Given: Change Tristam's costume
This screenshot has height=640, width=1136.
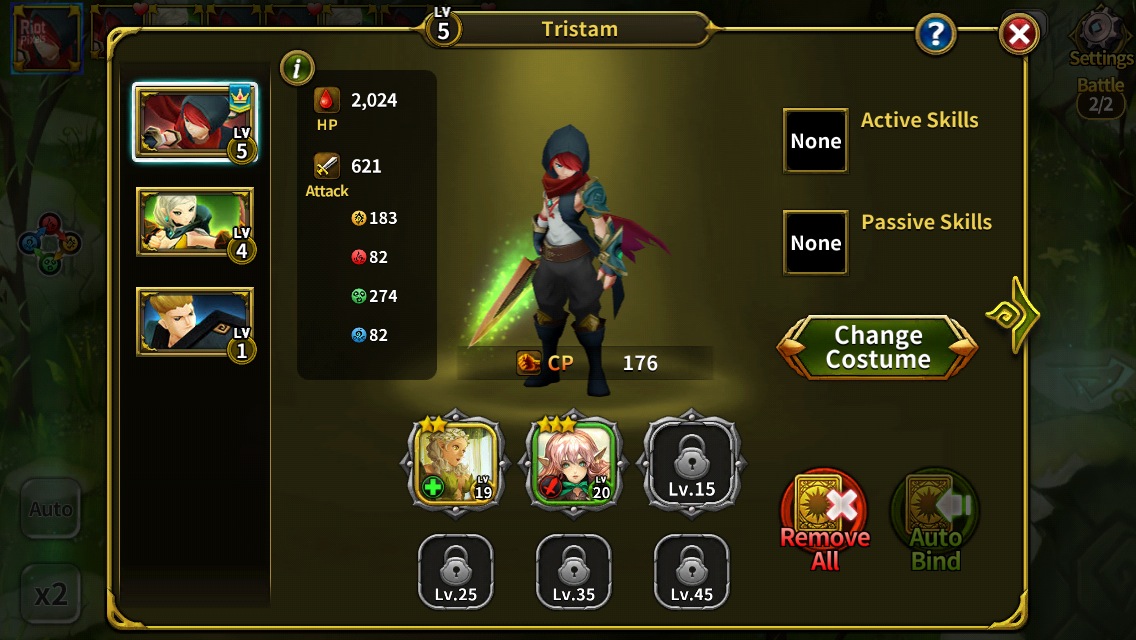Looking at the screenshot, I should click(x=877, y=348).
